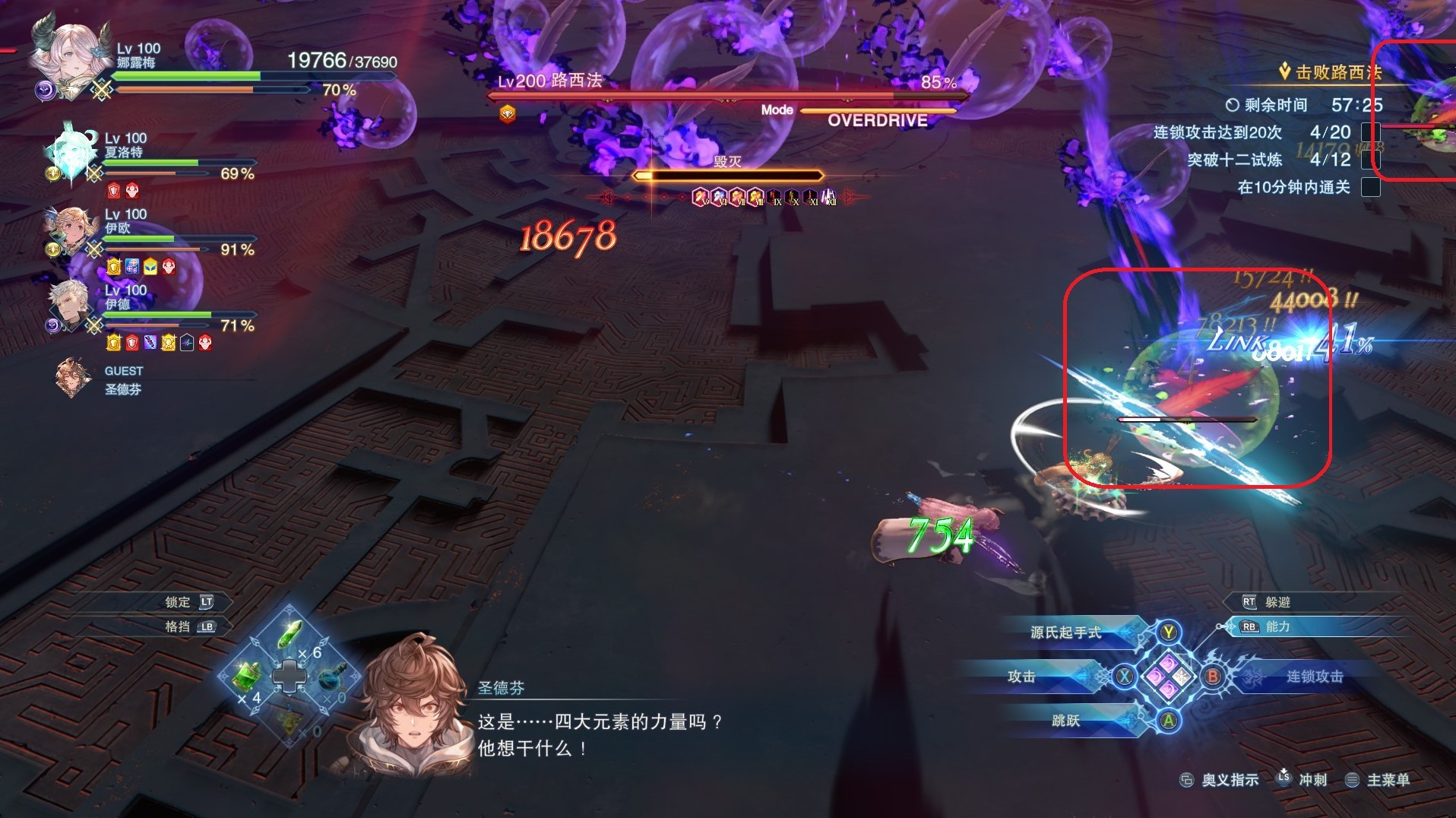Viewport: 1456px width, 818px height.
Task: Select the green potion with x4 count
Action: tap(246, 679)
